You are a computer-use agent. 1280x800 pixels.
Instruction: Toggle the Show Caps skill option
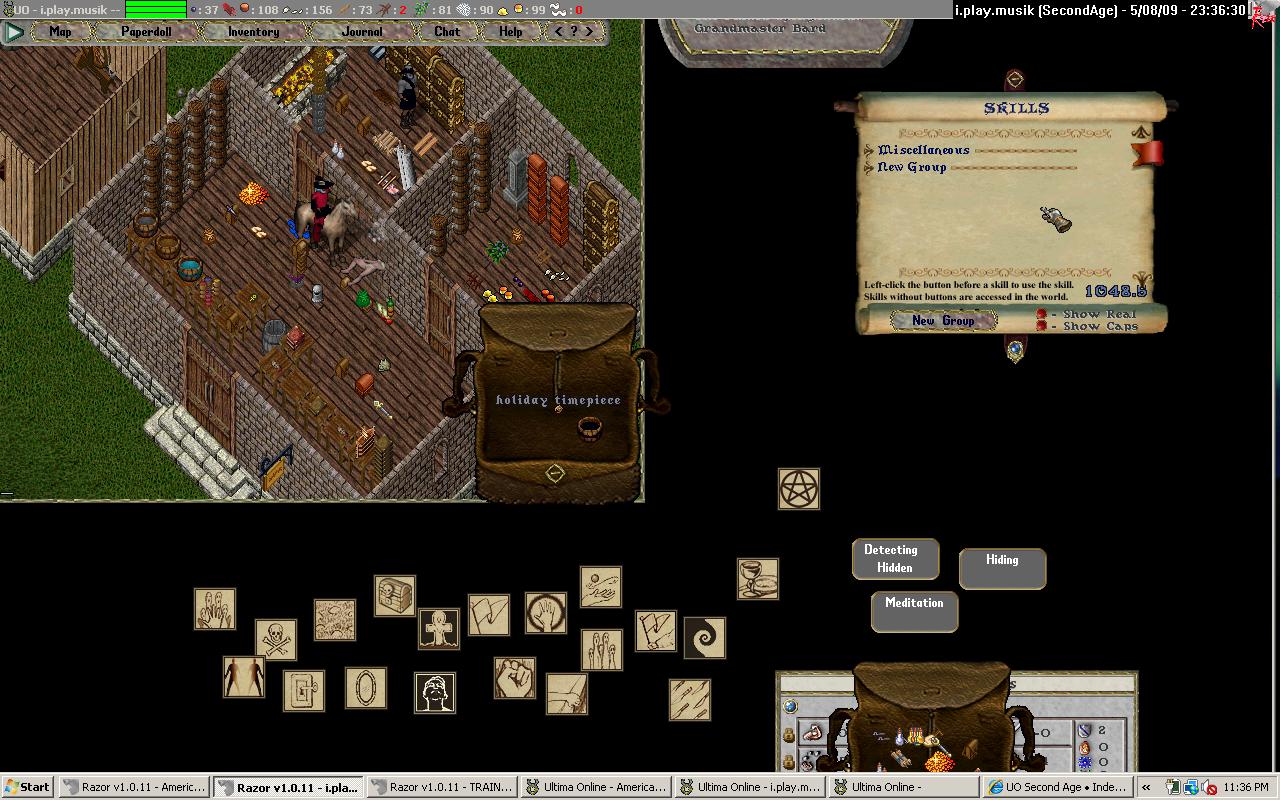point(1042,326)
